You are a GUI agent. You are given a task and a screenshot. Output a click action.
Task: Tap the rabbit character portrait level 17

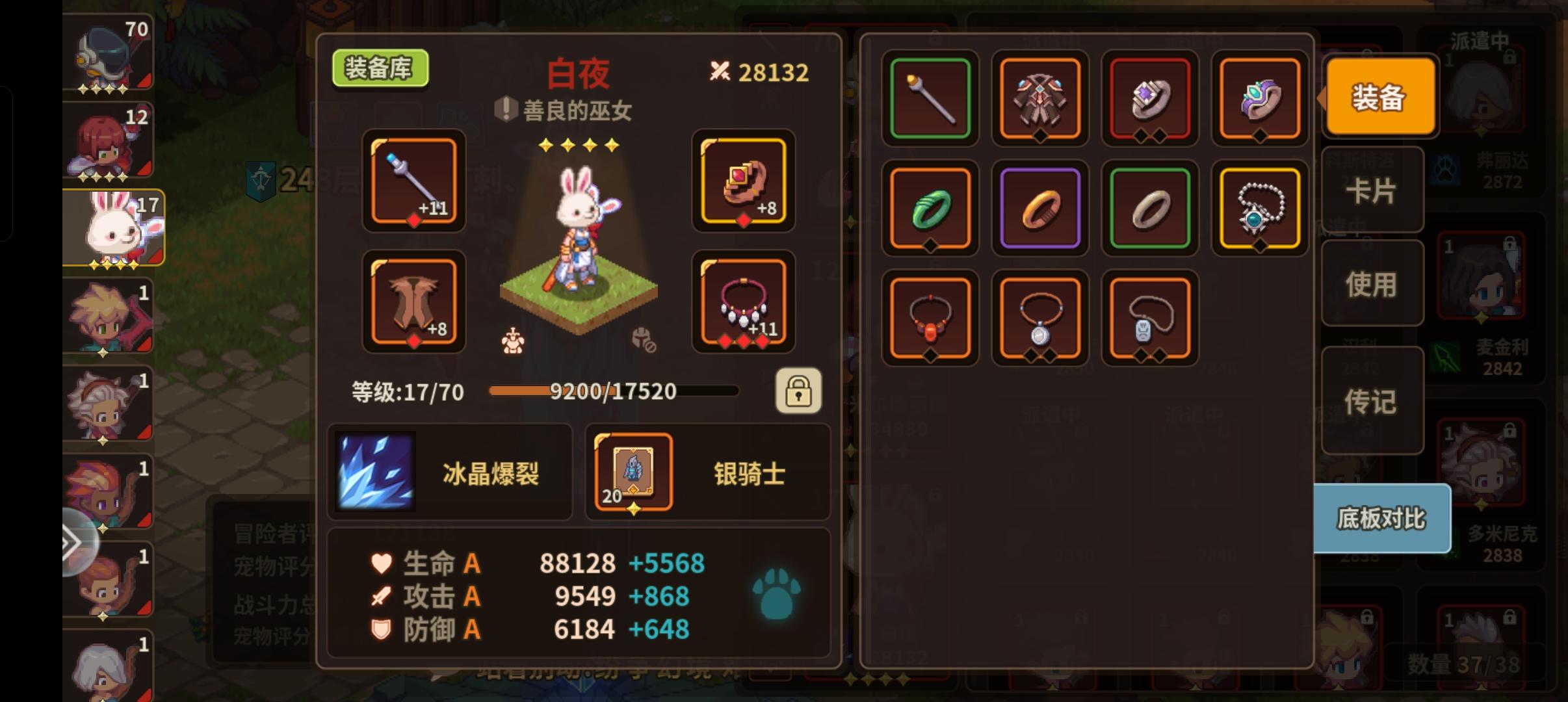109,227
